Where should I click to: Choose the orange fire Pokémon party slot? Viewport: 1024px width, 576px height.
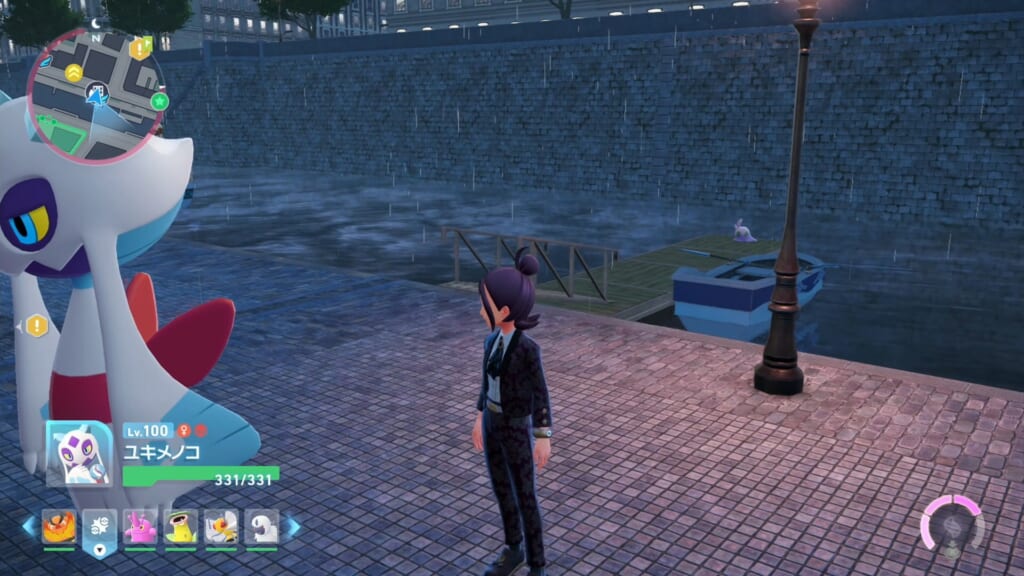[x=59, y=526]
